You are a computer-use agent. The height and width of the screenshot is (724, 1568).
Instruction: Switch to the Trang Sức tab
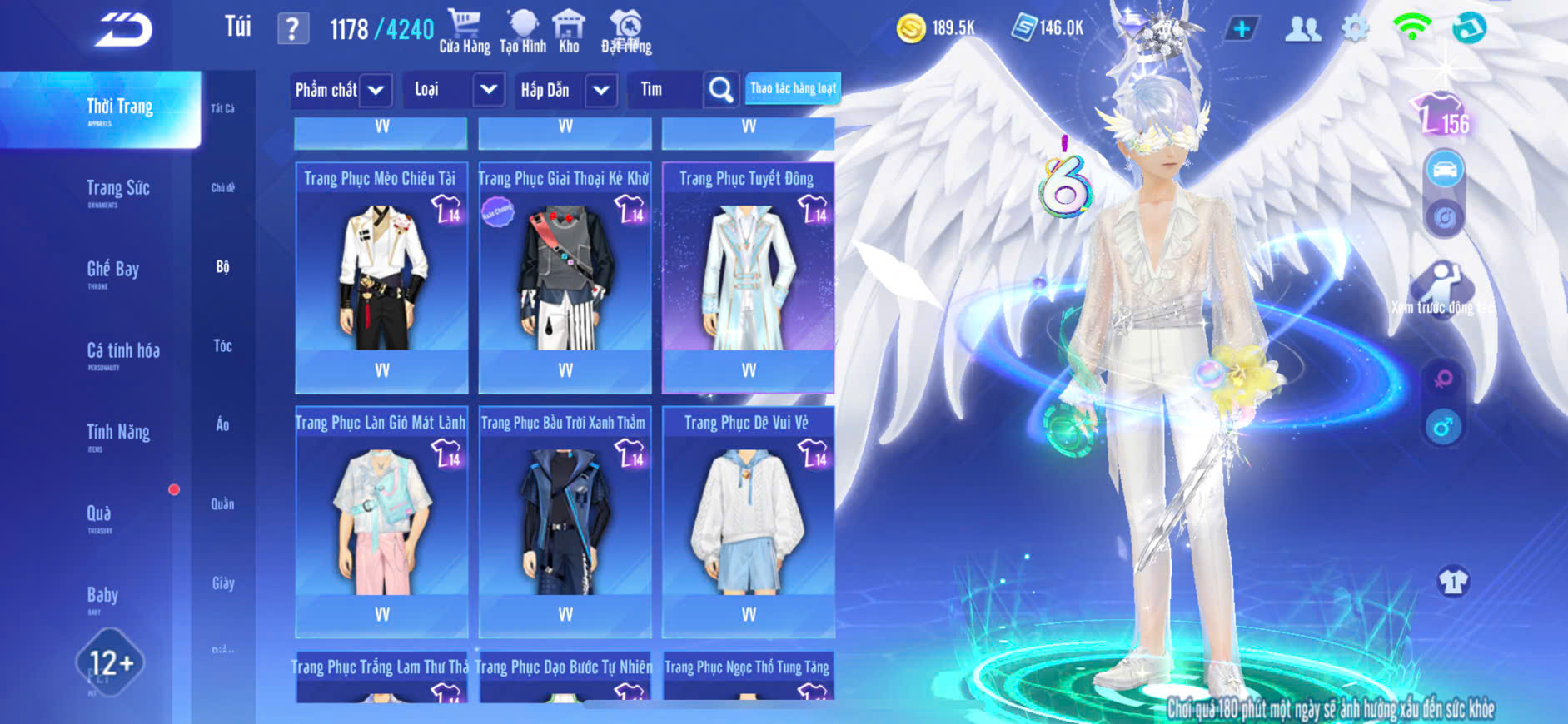tap(118, 191)
